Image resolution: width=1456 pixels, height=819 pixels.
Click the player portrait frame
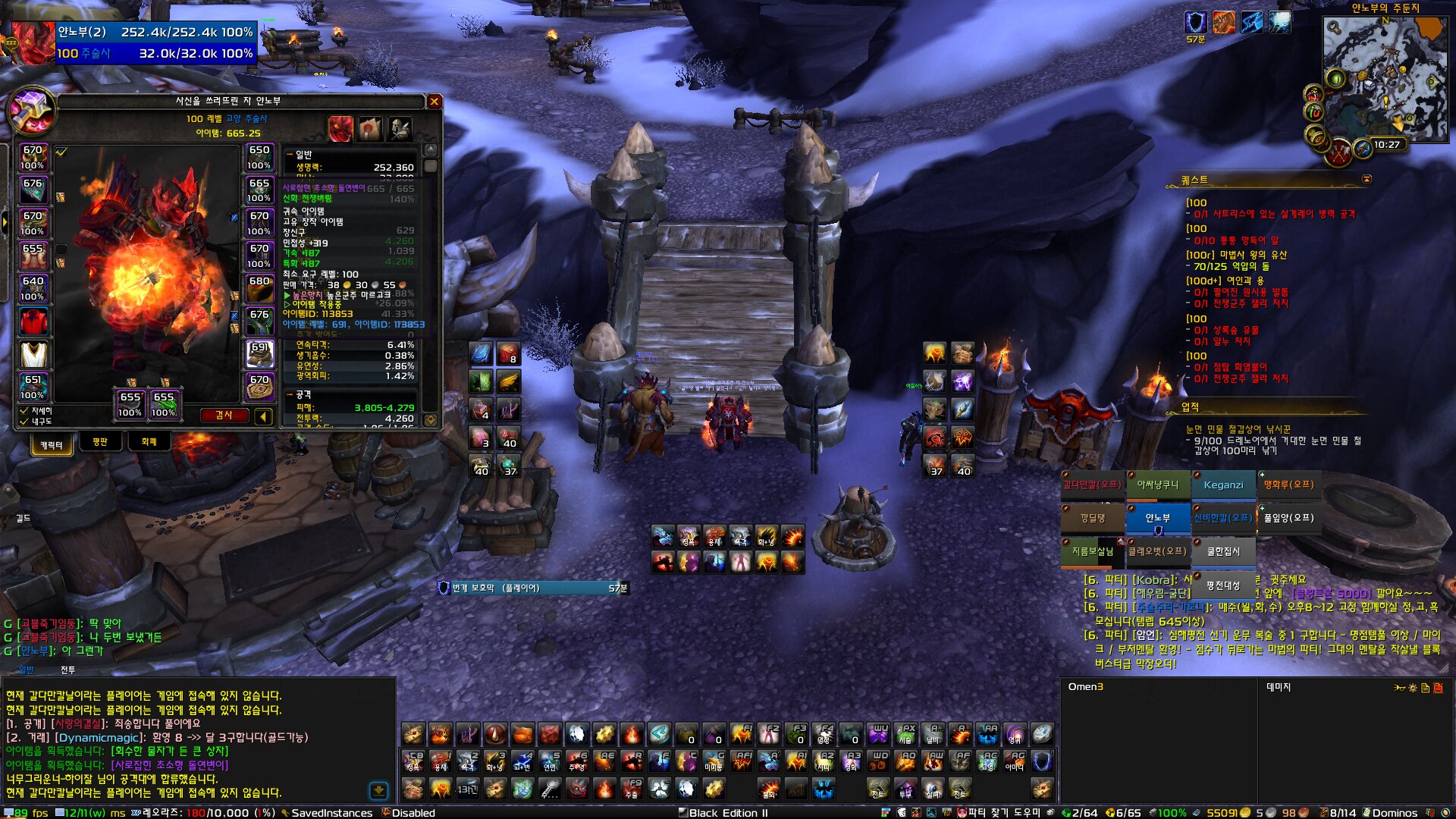pyautogui.click(x=32, y=42)
